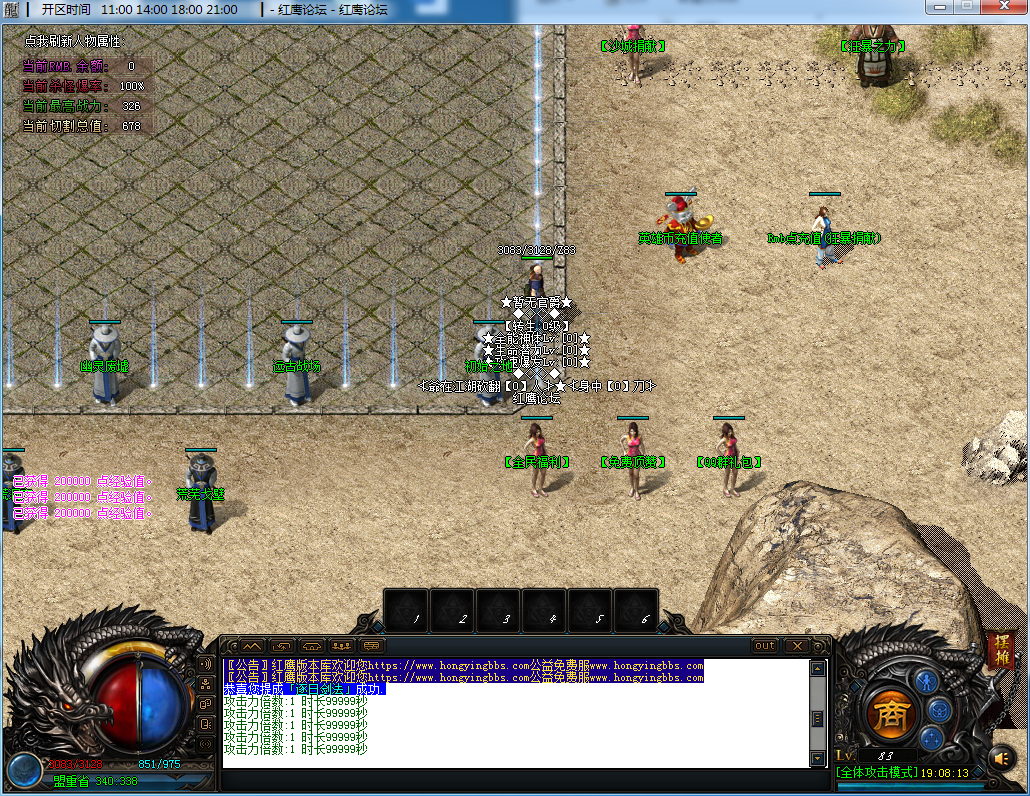This screenshot has width=1030, height=796.
Task: Click the 点我刷新人物属性 refresh text
Action: (72, 42)
